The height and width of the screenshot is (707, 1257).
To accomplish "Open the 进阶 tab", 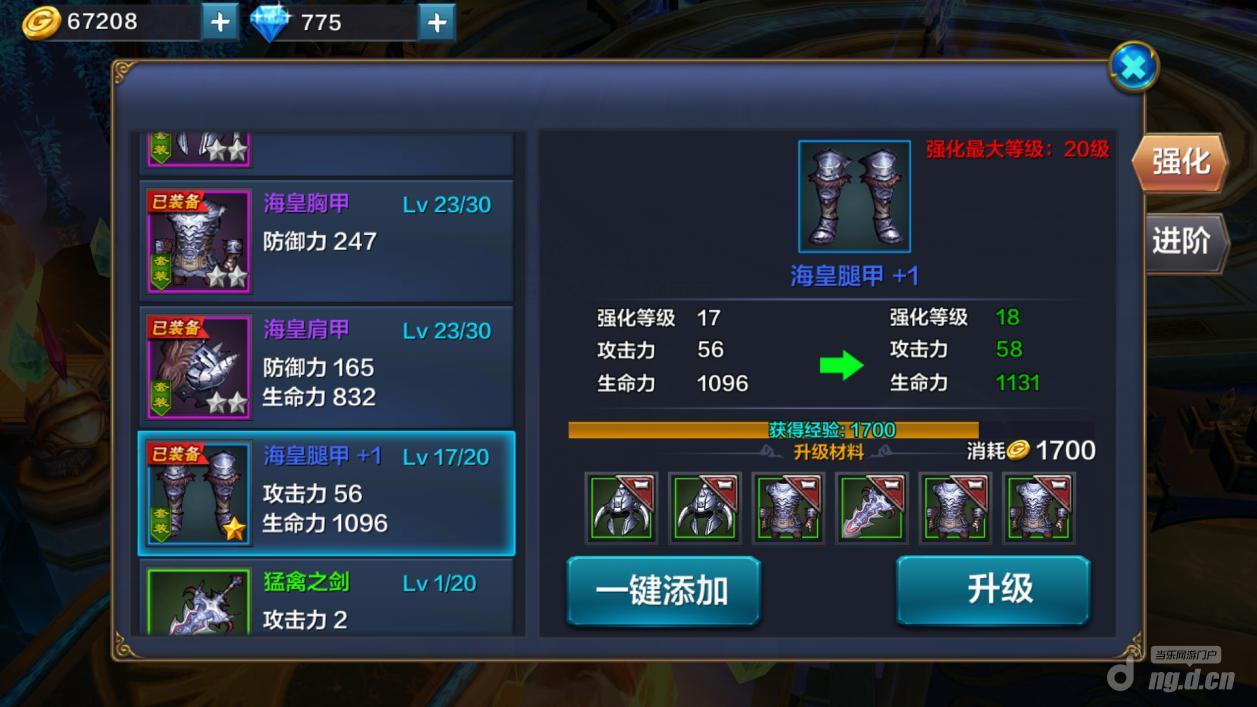I will point(1182,241).
